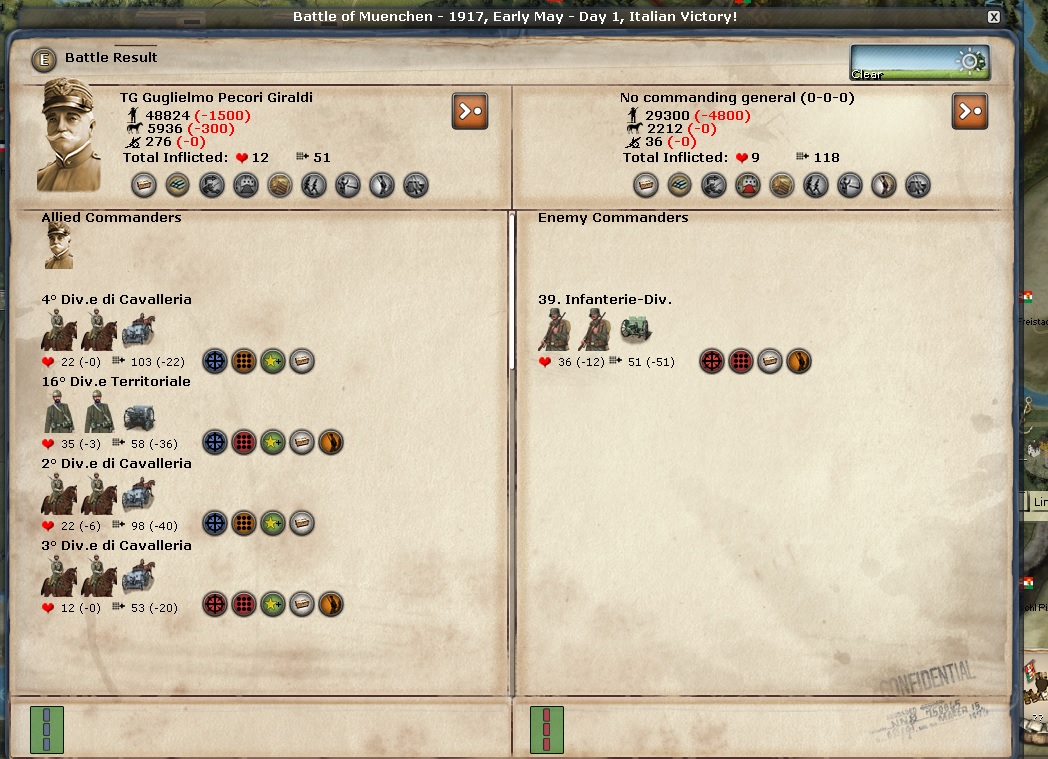1048x759 pixels.
Task: Click the Clear weather indicator
Action: (x=920, y=62)
